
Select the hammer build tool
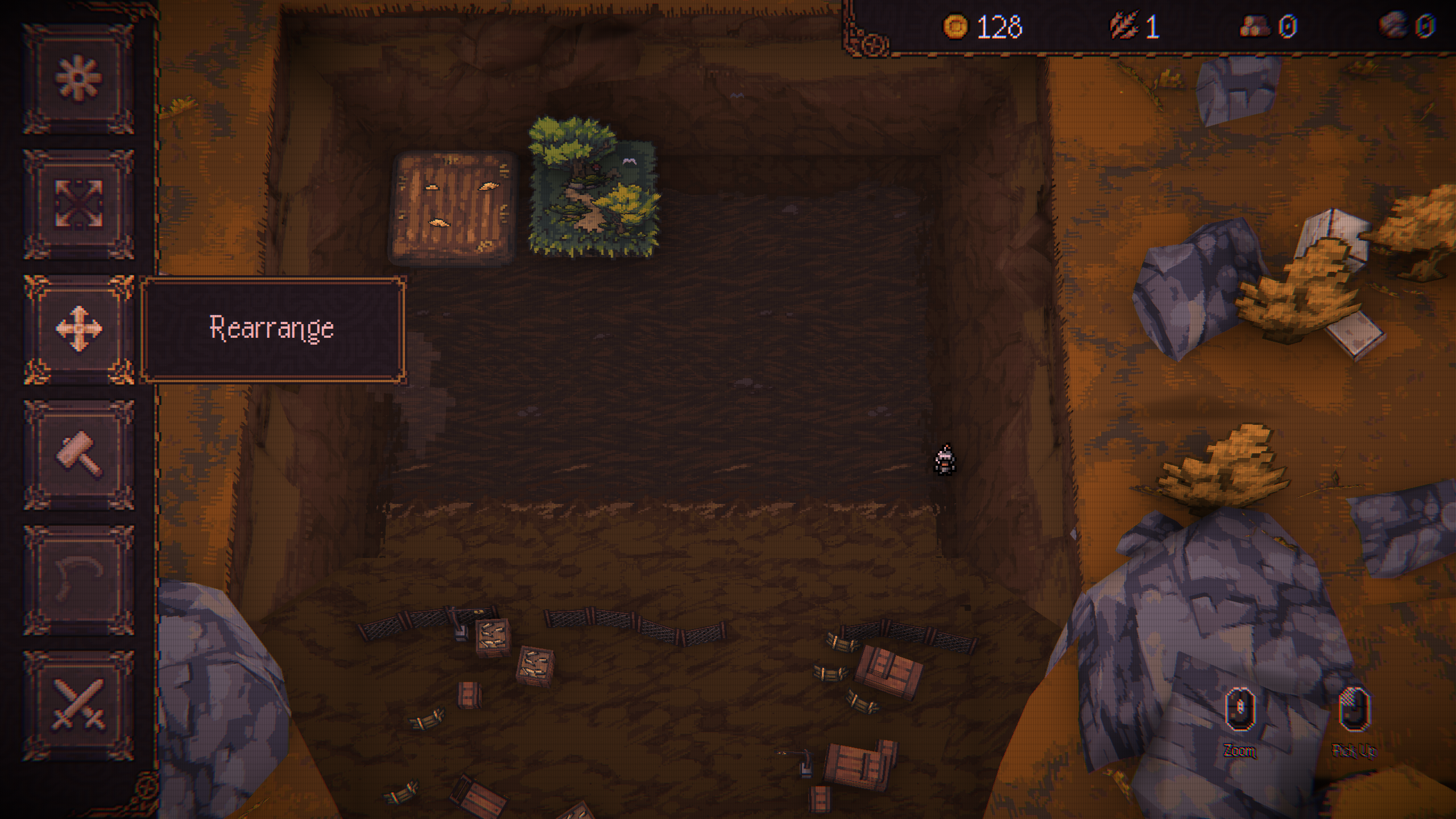pyautogui.click(x=78, y=454)
